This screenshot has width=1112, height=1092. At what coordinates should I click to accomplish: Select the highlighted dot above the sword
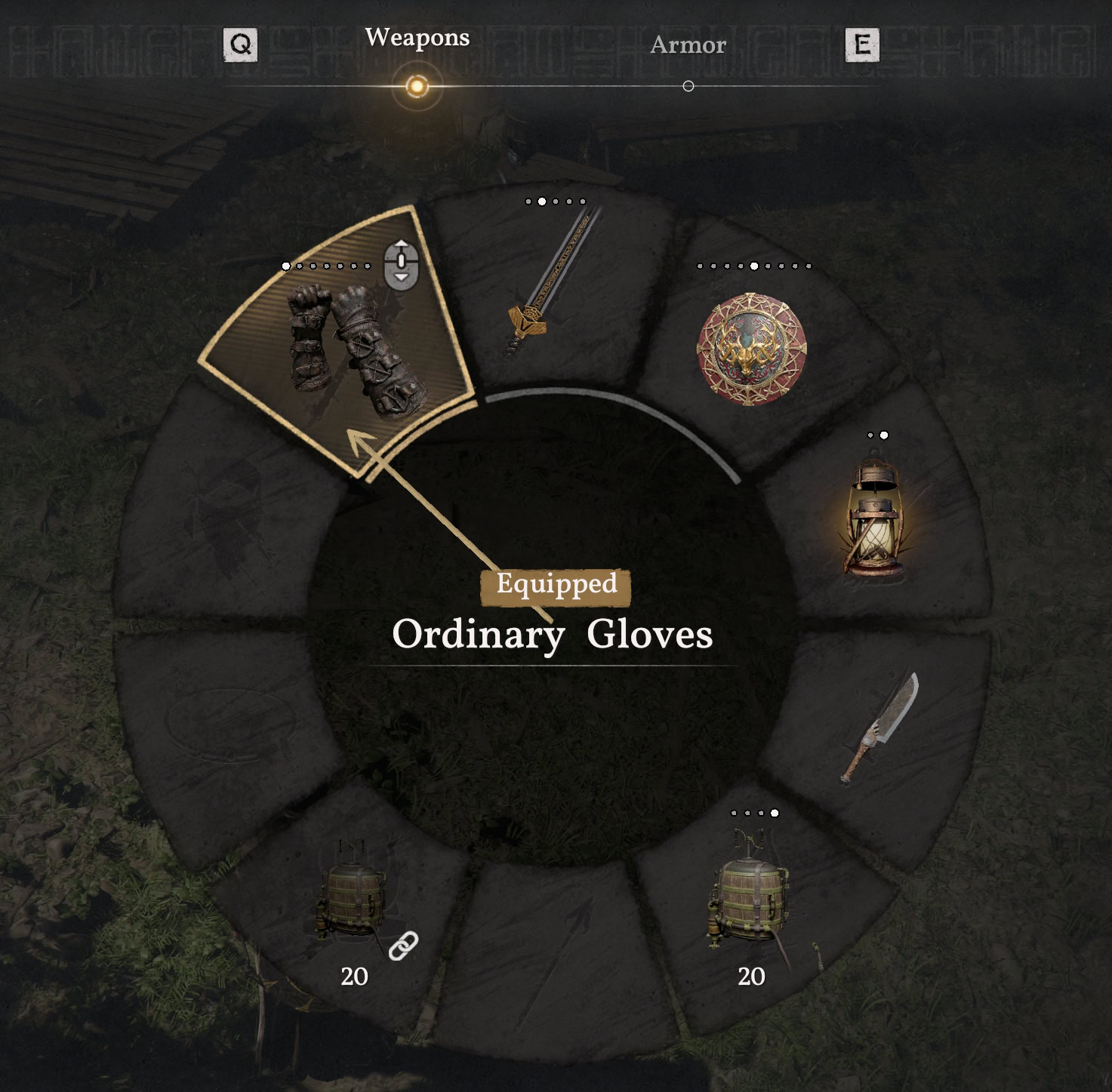point(541,201)
